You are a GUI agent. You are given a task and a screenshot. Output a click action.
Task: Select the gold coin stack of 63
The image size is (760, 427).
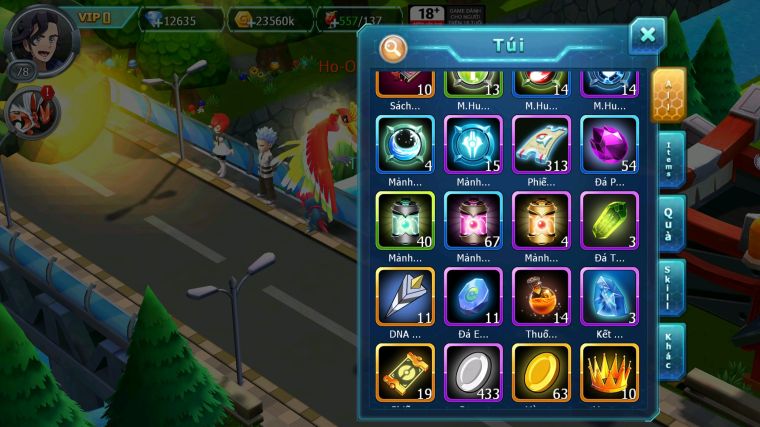click(x=541, y=372)
